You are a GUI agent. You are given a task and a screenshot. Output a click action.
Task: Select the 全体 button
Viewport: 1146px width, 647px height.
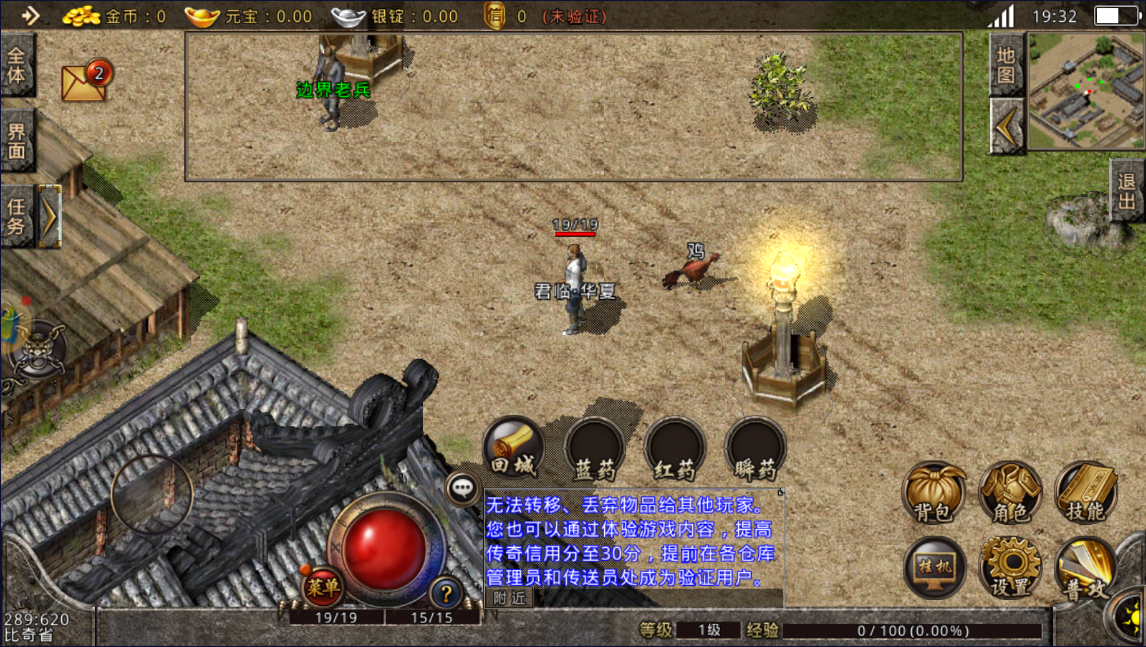pyautogui.click(x=17, y=64)
